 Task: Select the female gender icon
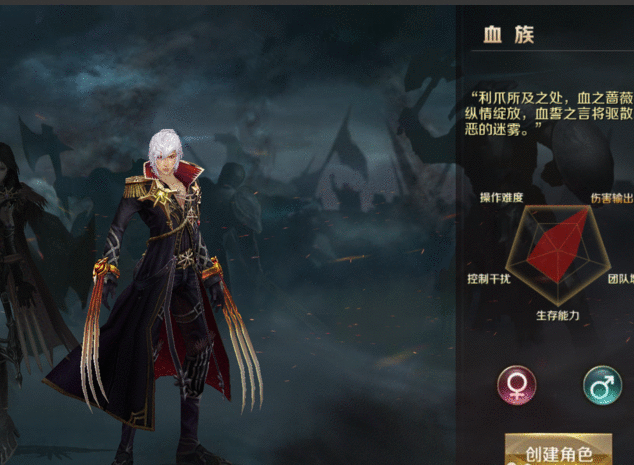pos(517,384)
